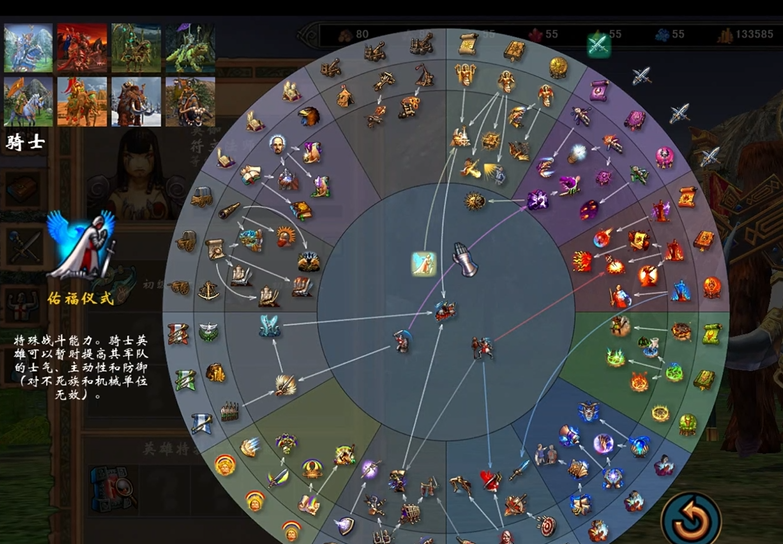
Task: Choose the red demon class portrait
Action: (82, 47)
